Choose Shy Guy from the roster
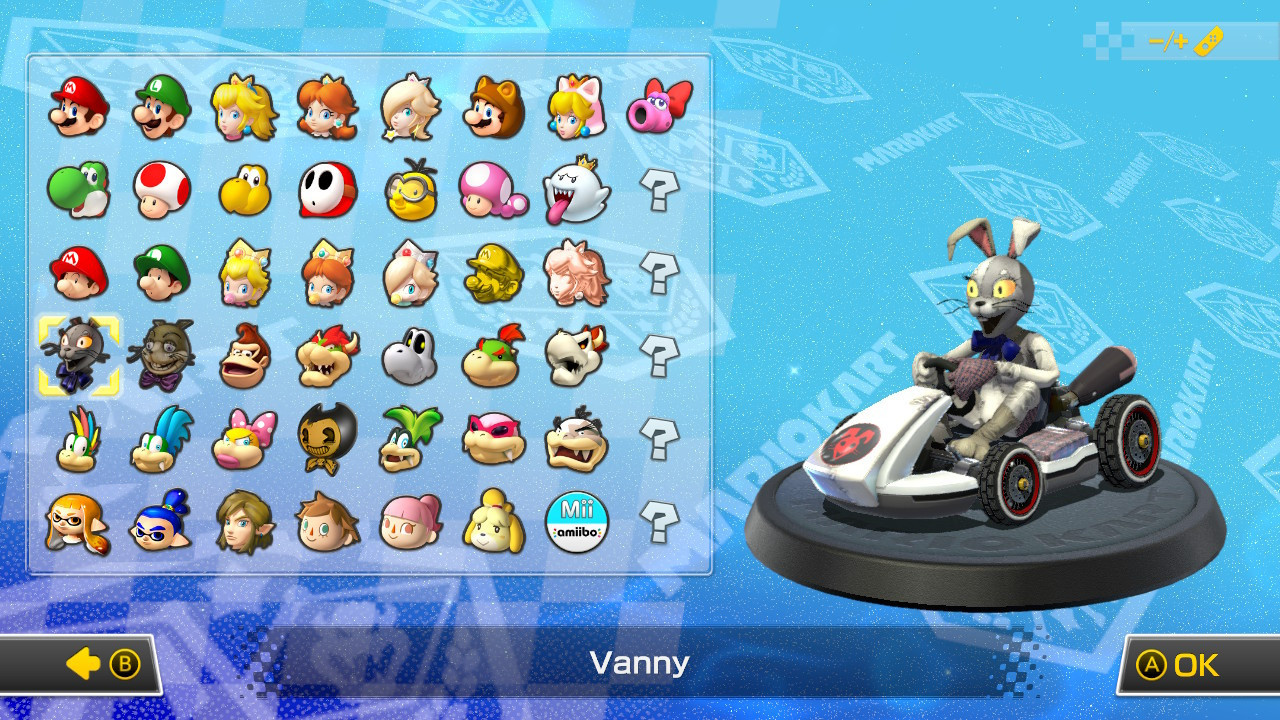The height and width of the screenshot is (720, 1280). pos(328,190)
